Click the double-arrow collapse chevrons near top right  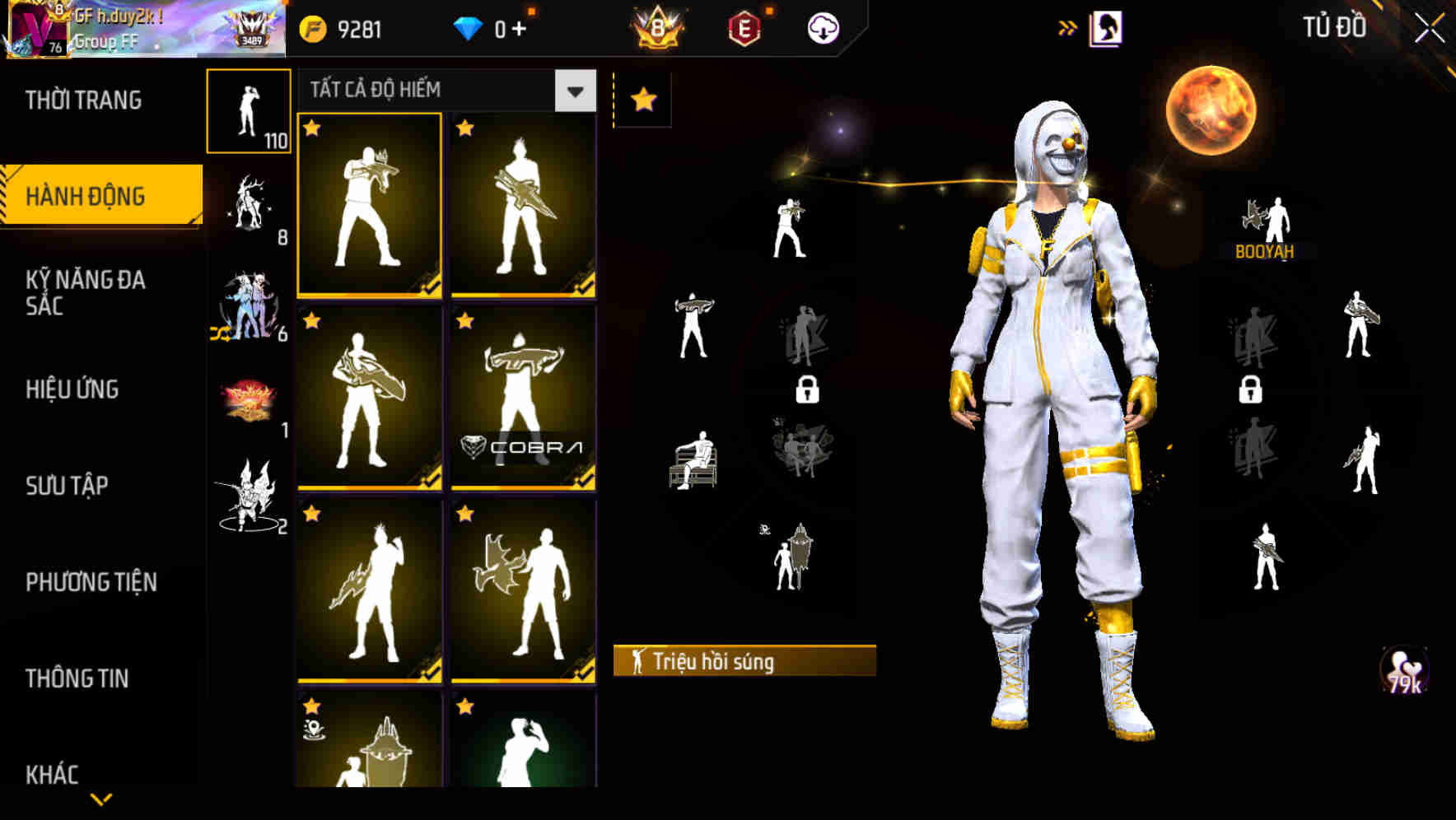click(1067, 25)
